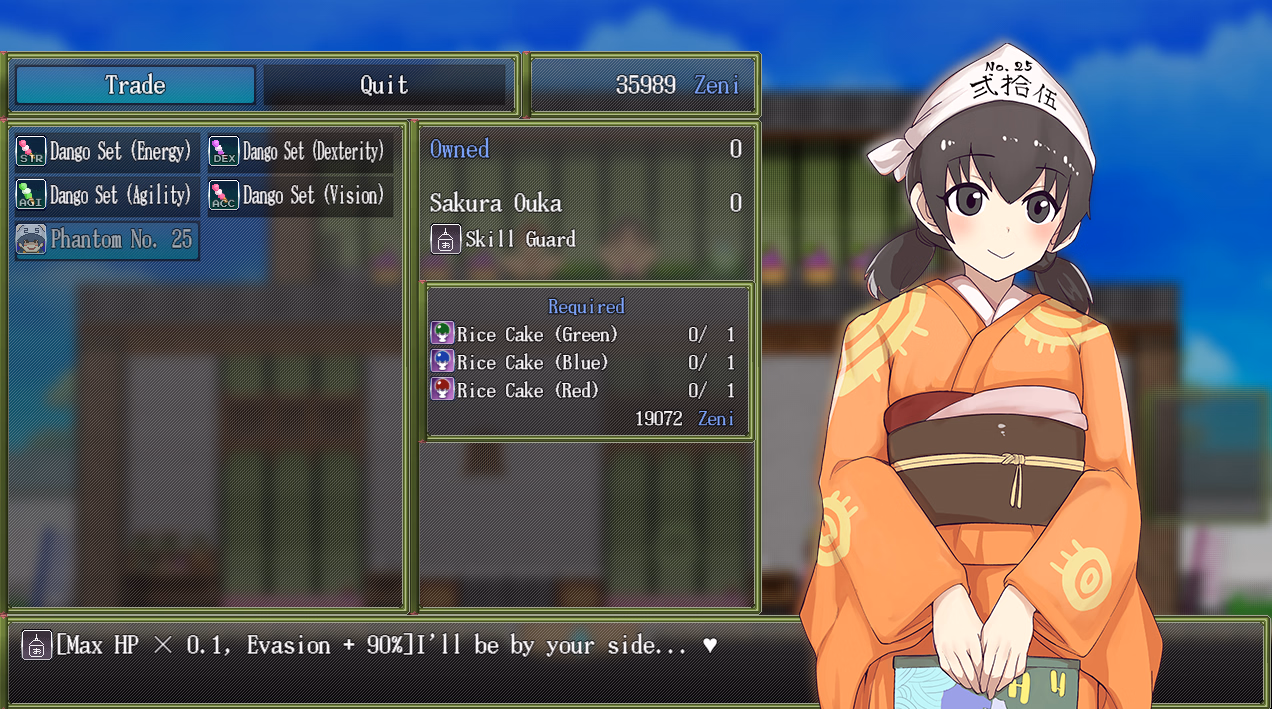This screenshot has width=1272, height=709.
Task: Pick the Dango Set (Dexterity) entry
Action: click(299, 152)
